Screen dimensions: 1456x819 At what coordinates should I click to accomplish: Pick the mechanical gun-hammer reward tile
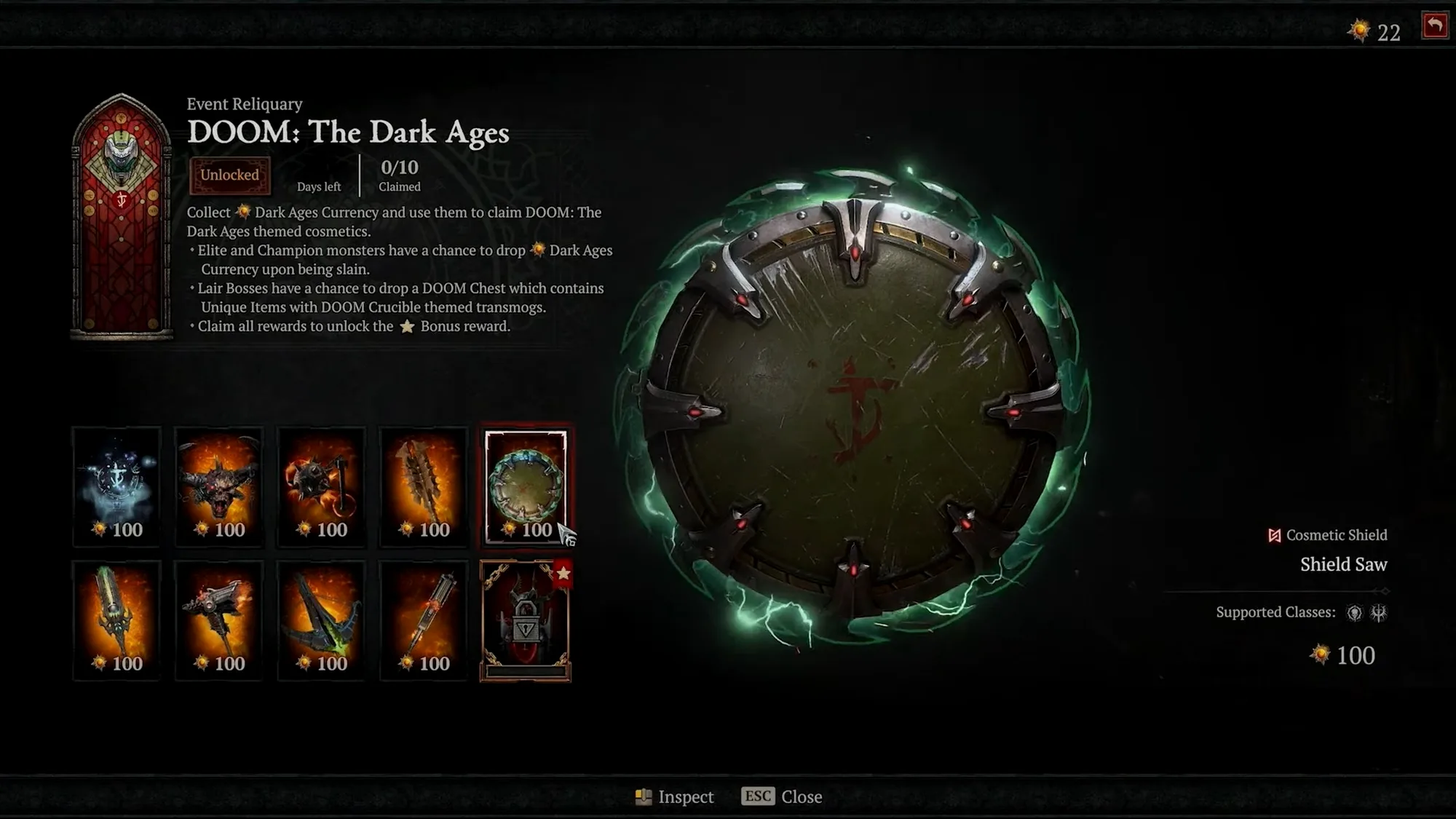[219, 620]
